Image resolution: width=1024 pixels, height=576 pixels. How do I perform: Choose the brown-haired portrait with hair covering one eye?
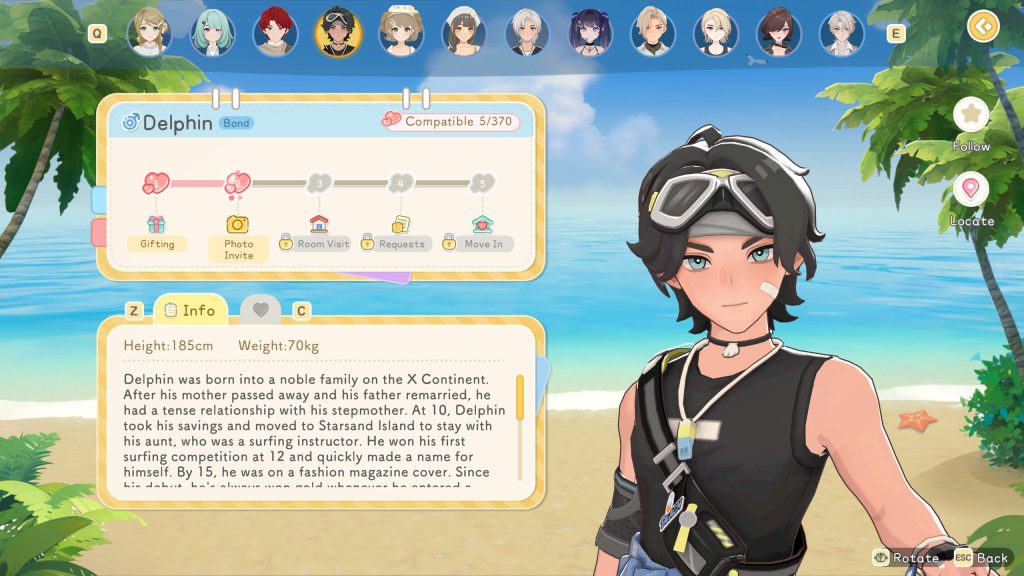(779, 32)
